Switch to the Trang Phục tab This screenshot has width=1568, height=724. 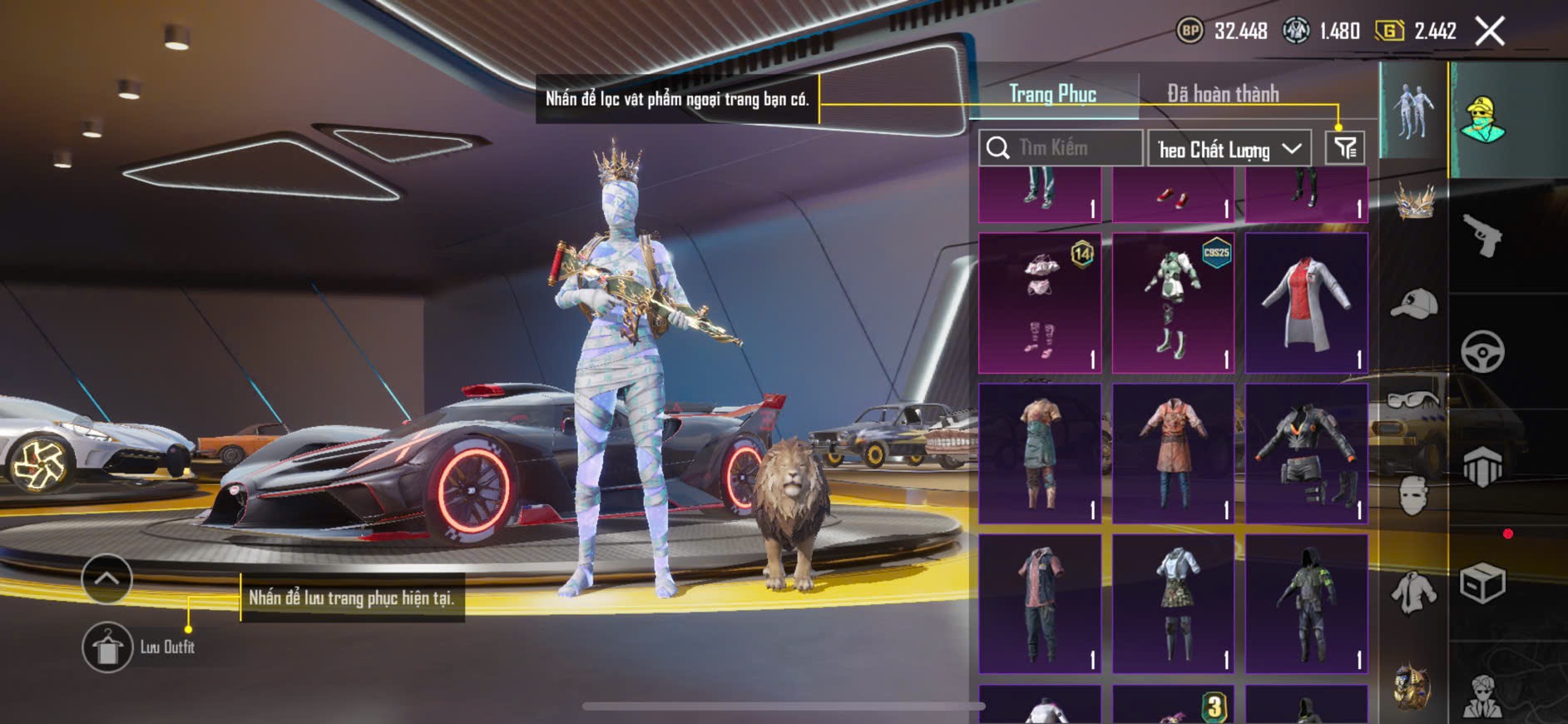(1053, 94)
